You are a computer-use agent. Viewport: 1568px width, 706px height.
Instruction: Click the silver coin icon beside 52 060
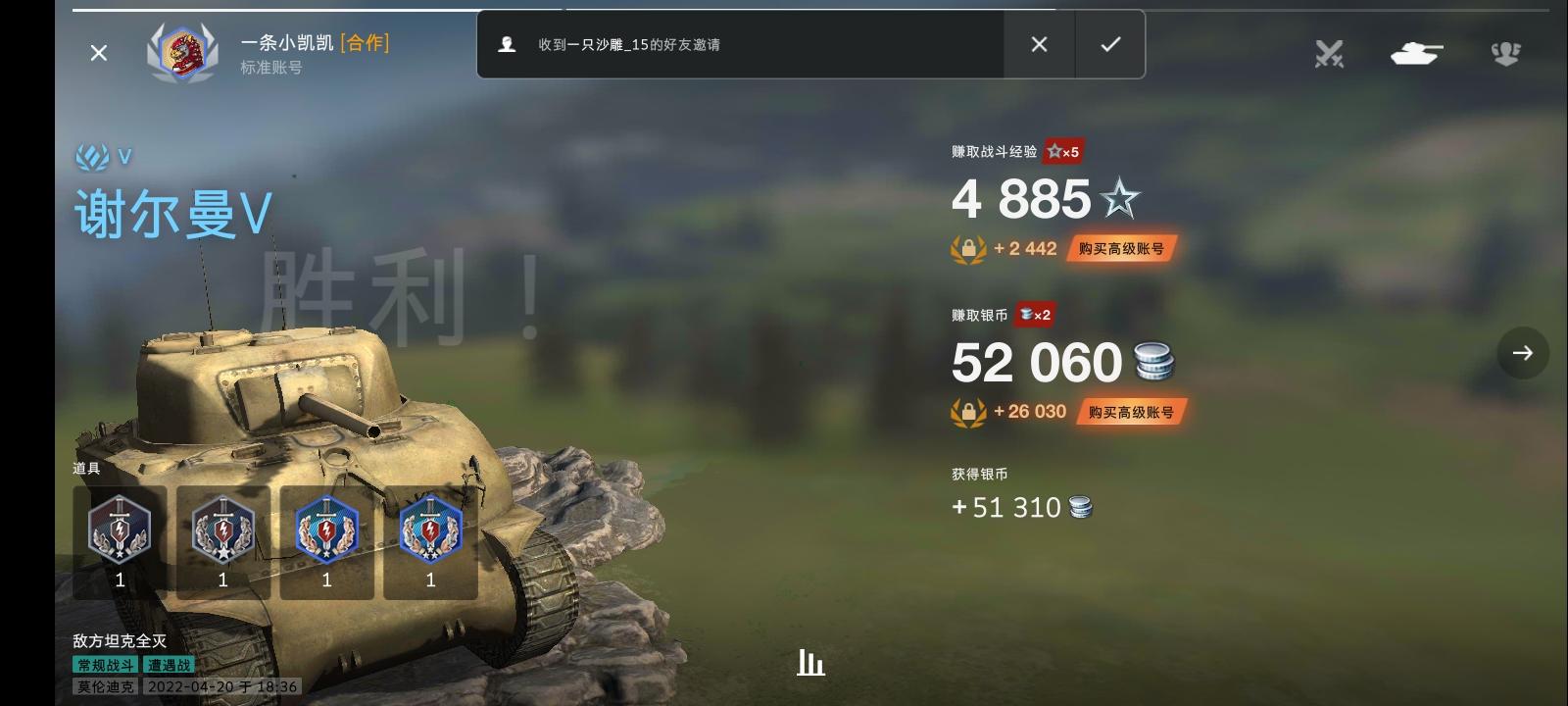1154,361
